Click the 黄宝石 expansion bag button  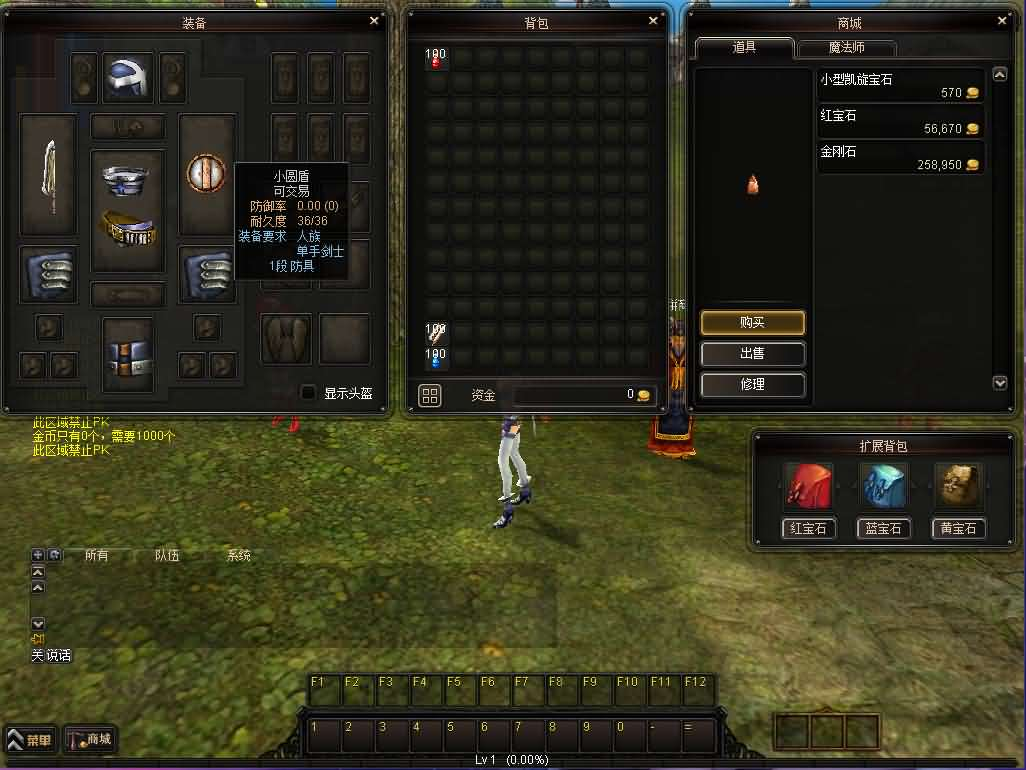click(958, 528)
